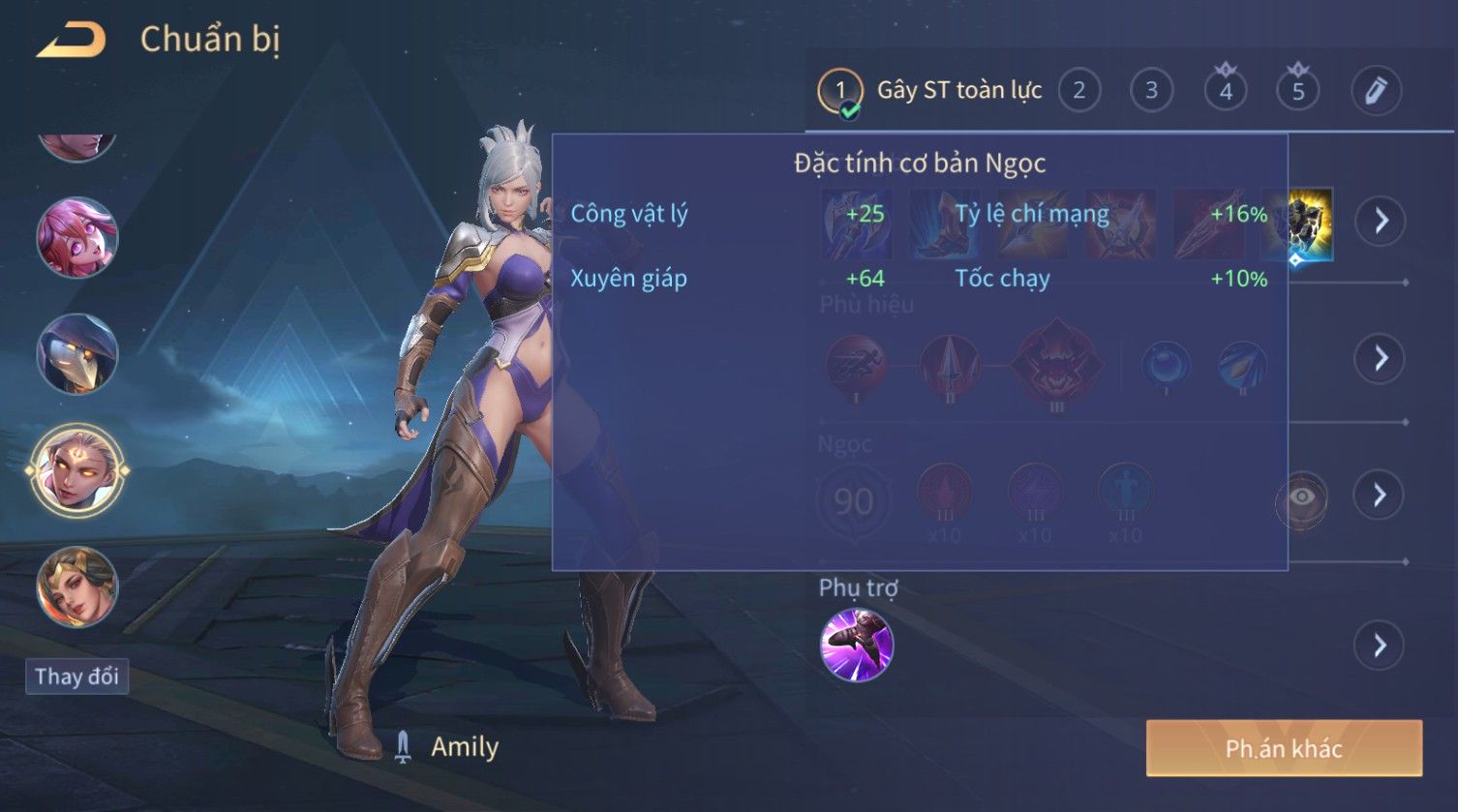Open the Phụ trợ section arrow
The height and width of the screenshot is (812, 1458).
coord(1380,645)
